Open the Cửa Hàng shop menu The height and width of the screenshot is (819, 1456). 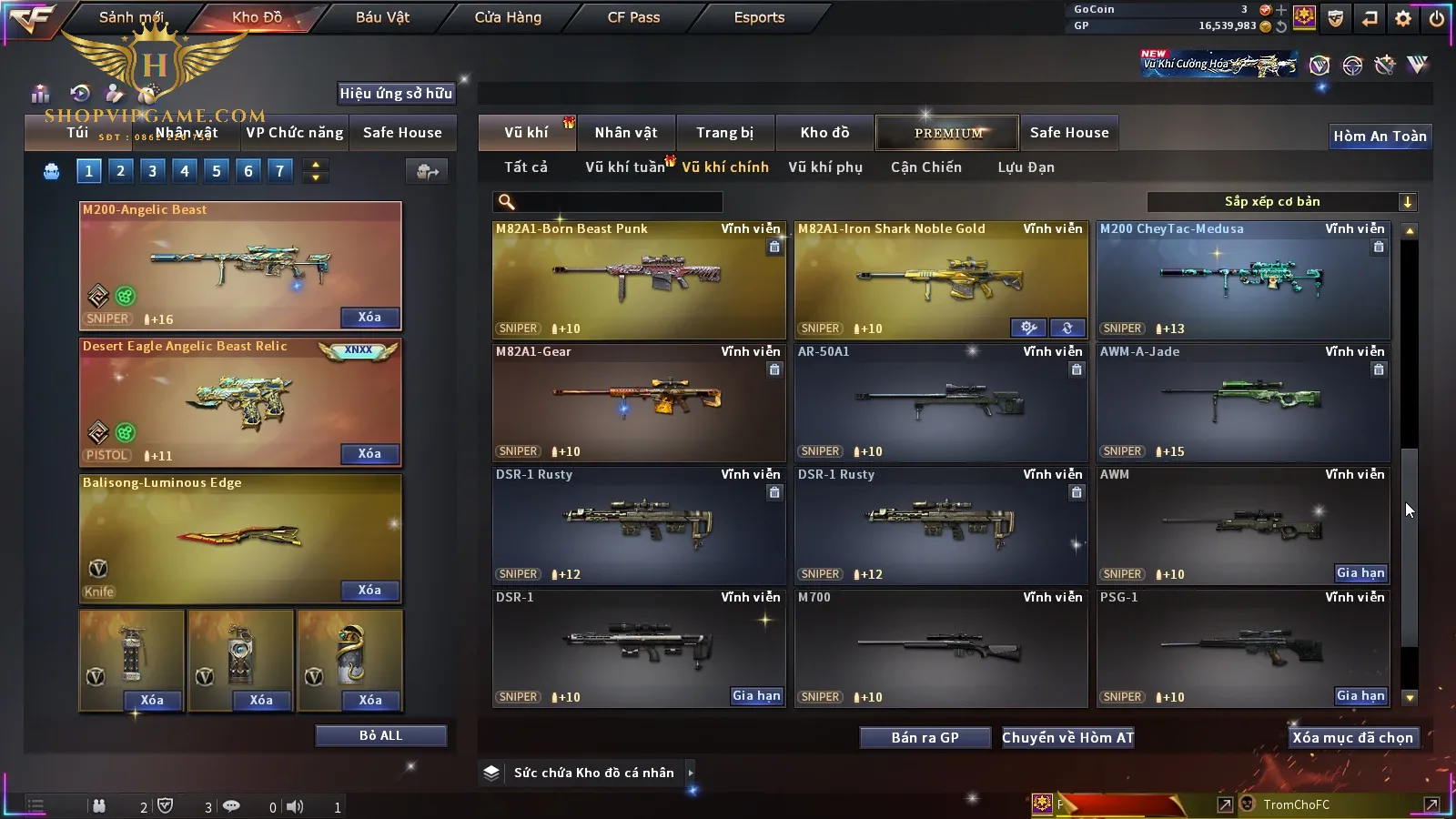point(508,17)
